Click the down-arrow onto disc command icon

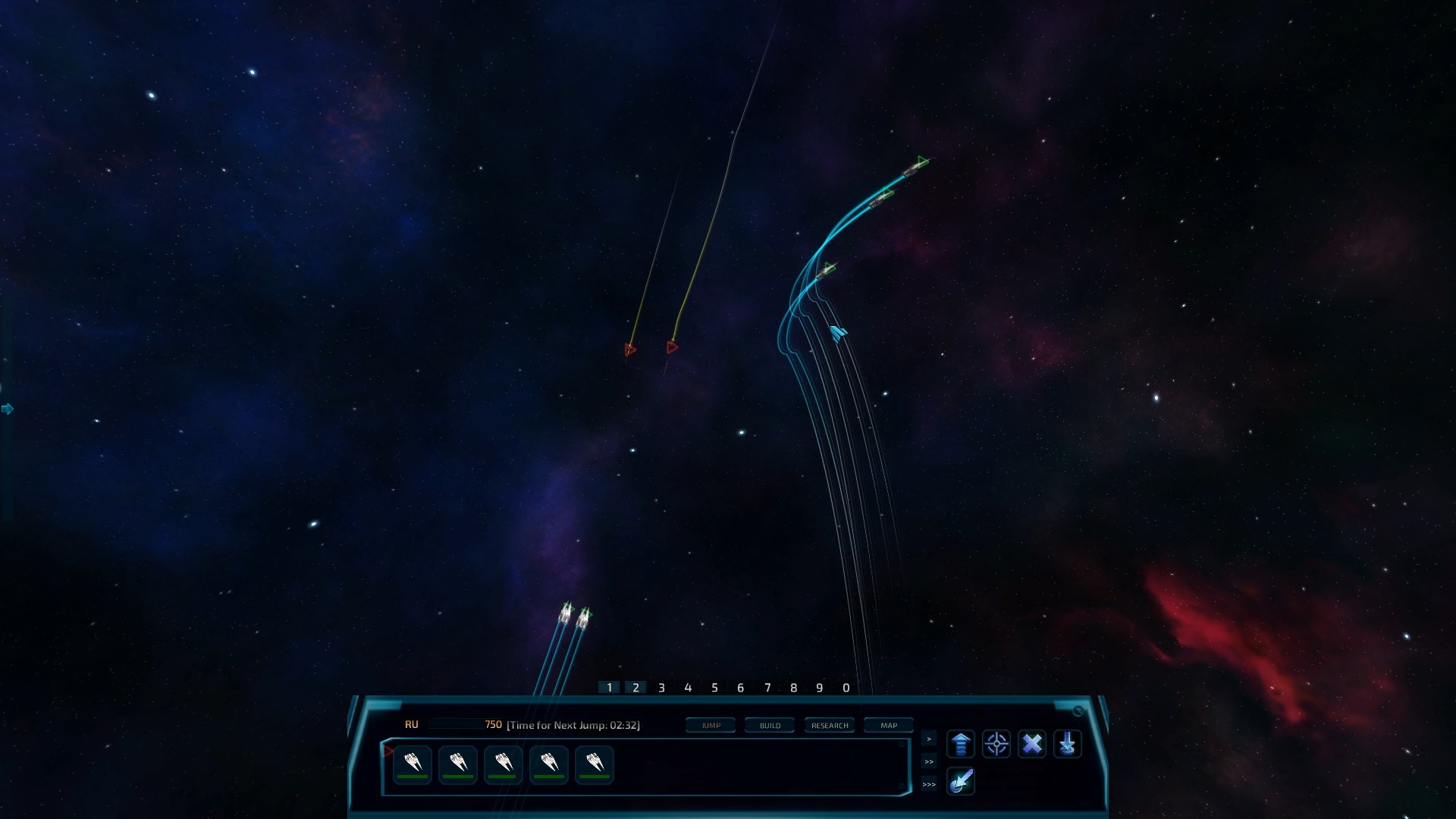(1068, 744)
